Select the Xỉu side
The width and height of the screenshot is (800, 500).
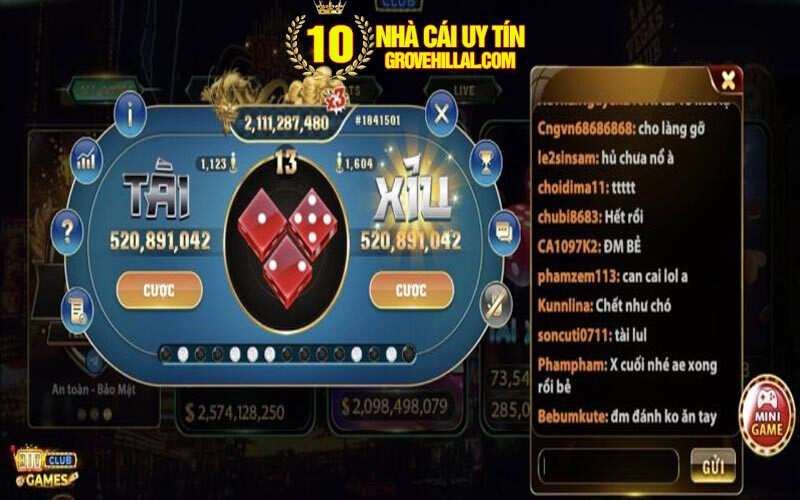[x=409, y=195]
